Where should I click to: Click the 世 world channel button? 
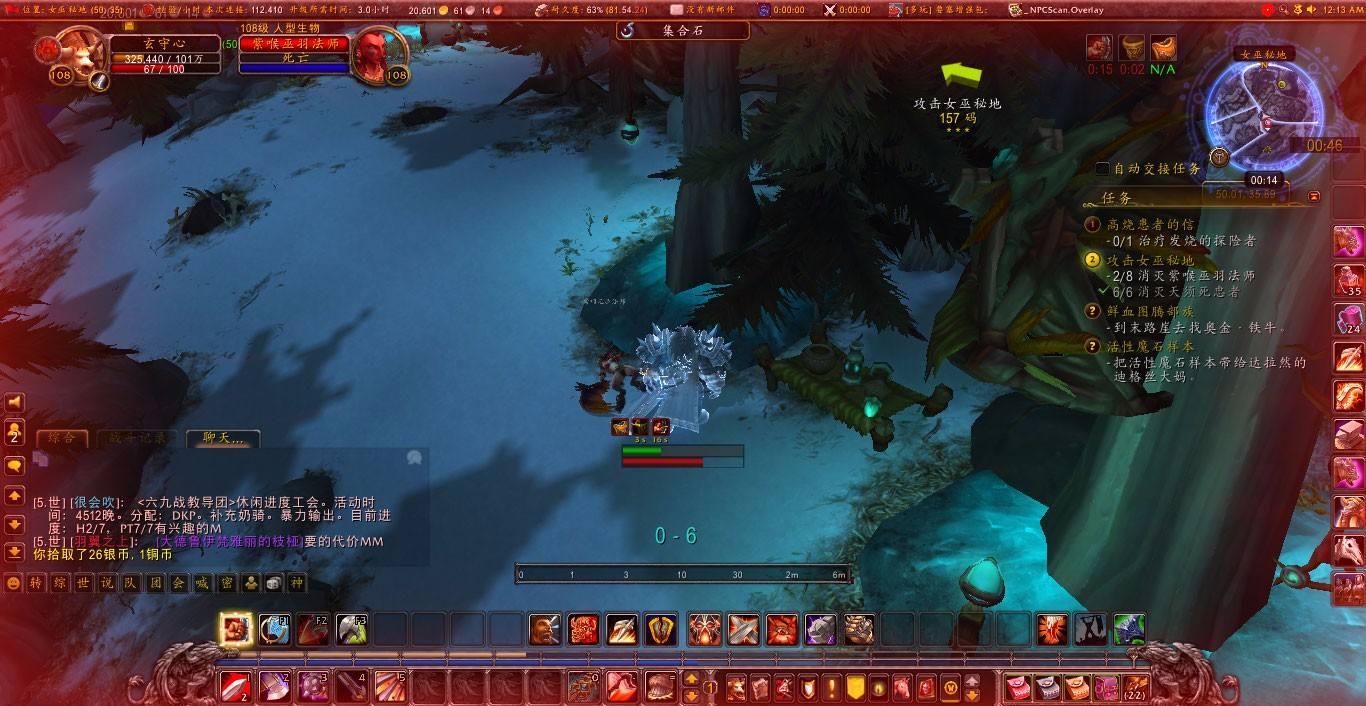84,583
